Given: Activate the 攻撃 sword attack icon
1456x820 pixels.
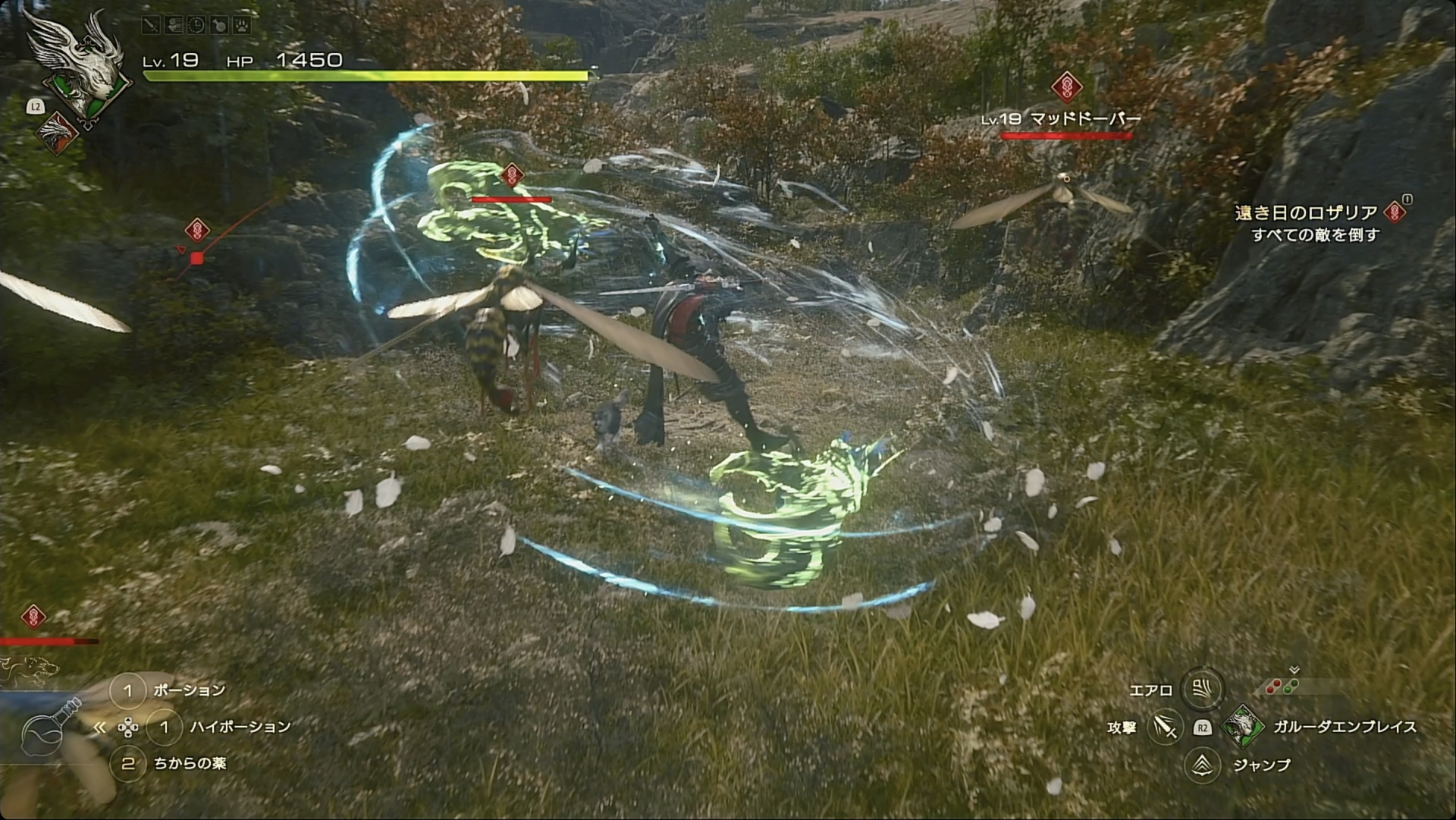Looking at the screenshot, I should click(x=1165, y=727).
